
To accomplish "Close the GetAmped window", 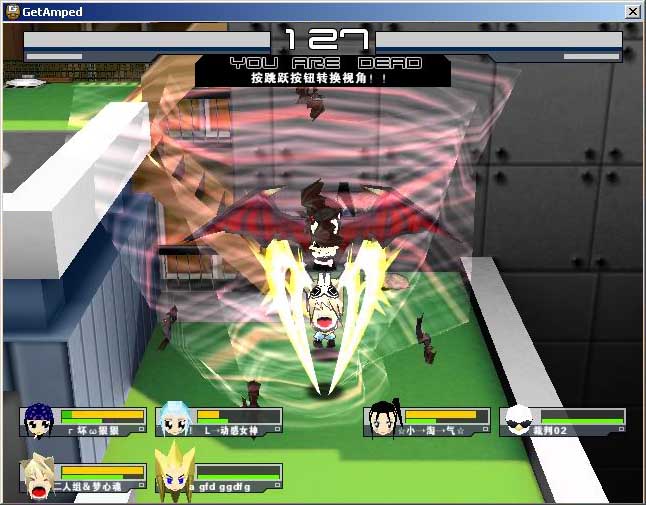I will pos(632,11).
